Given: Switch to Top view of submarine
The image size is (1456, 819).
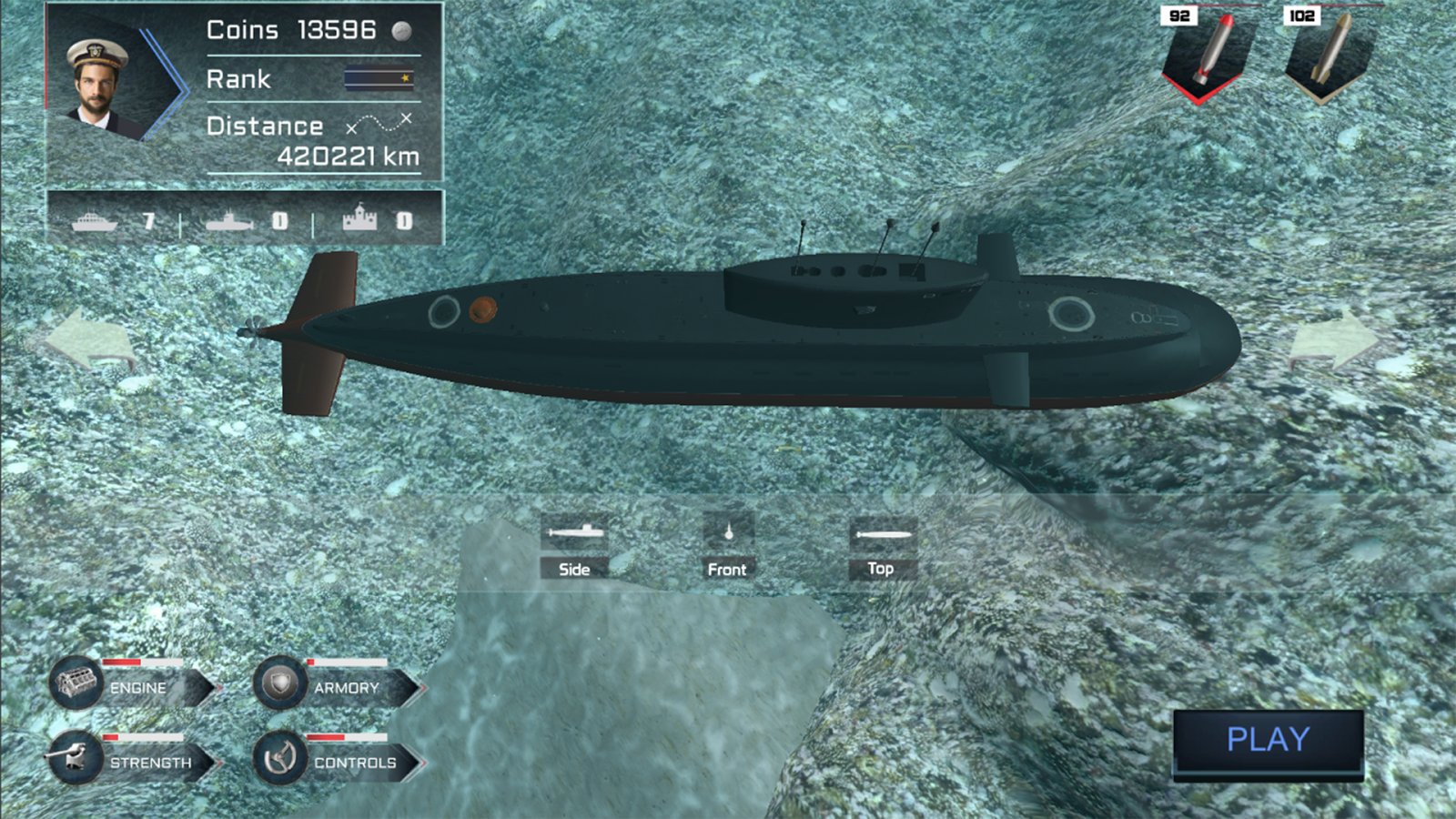Looking at the screenshot, I should coord(880,548).
